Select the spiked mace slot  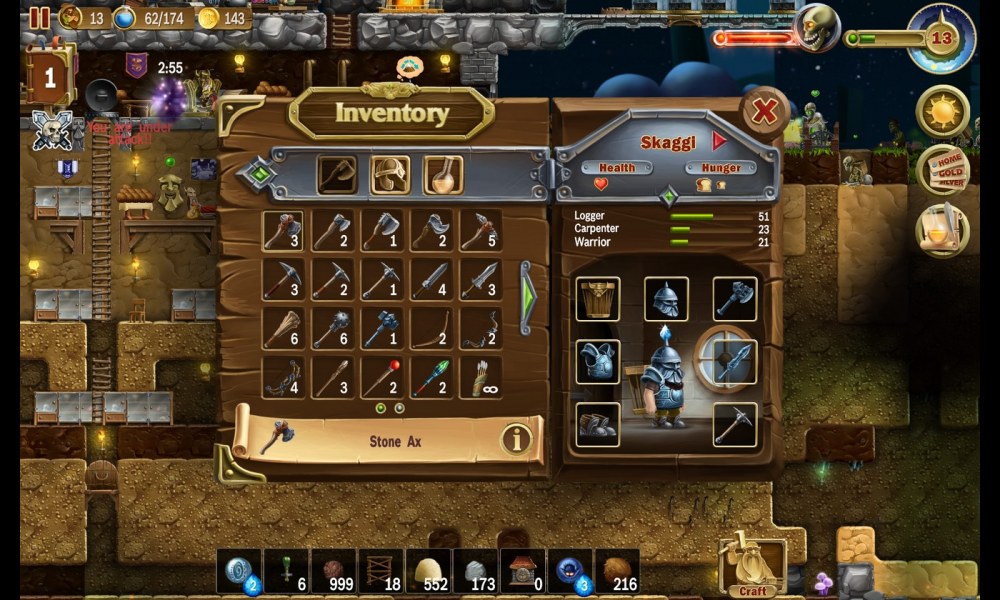coord(332,329)
